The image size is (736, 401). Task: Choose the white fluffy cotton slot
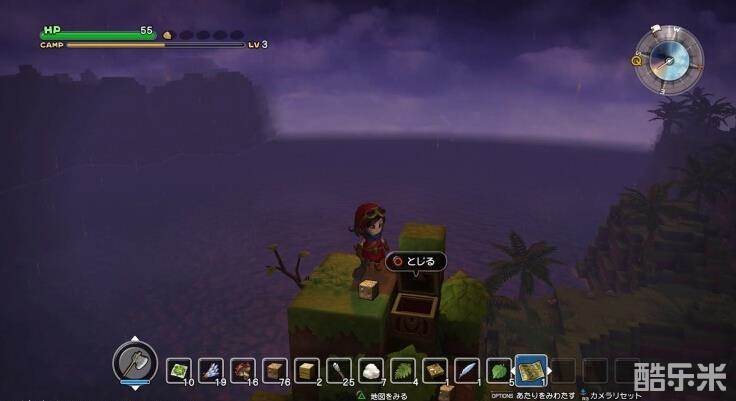pos(371,370)
